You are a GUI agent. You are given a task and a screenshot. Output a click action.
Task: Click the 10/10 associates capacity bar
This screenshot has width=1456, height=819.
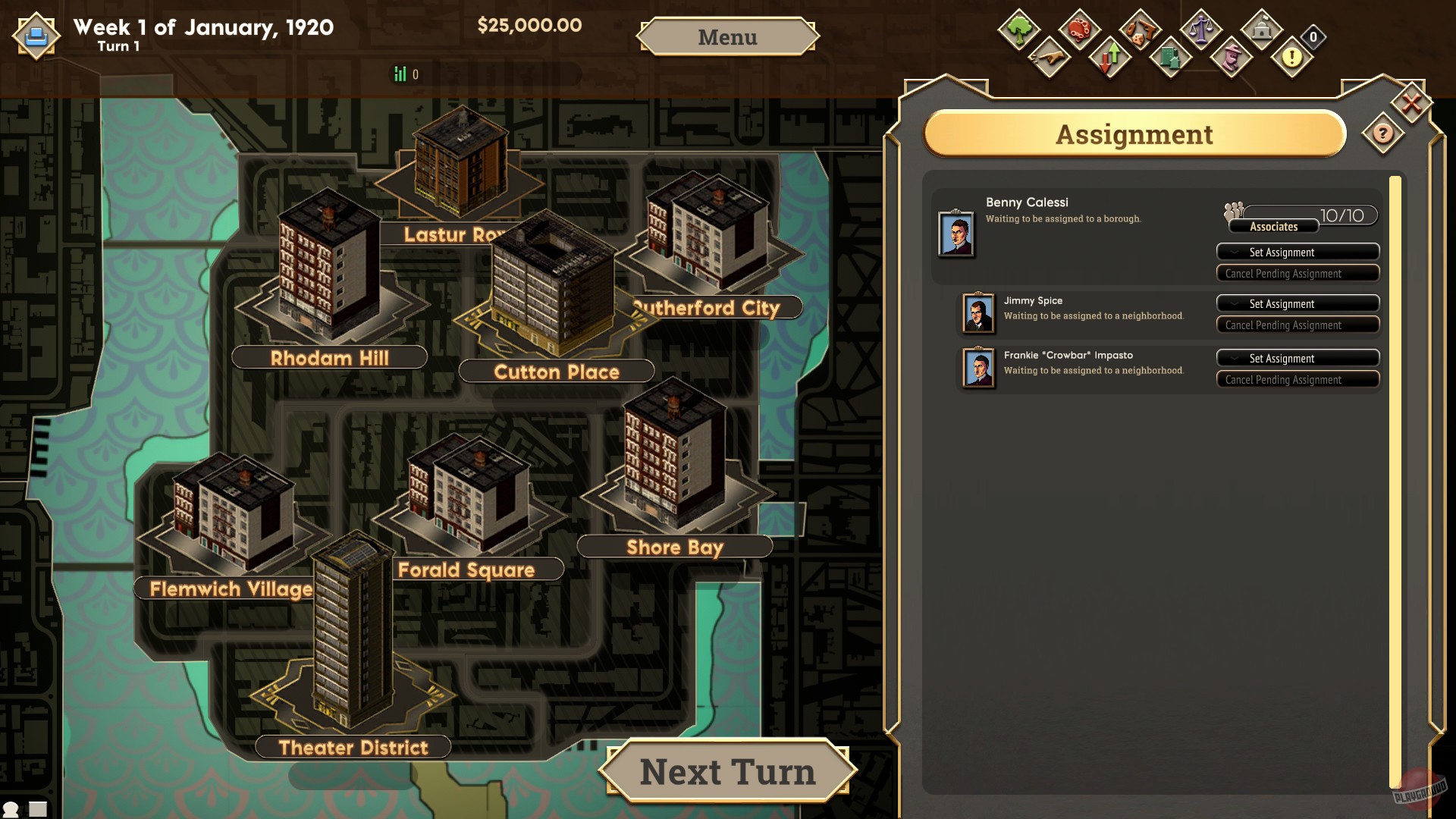point(1341,215)
